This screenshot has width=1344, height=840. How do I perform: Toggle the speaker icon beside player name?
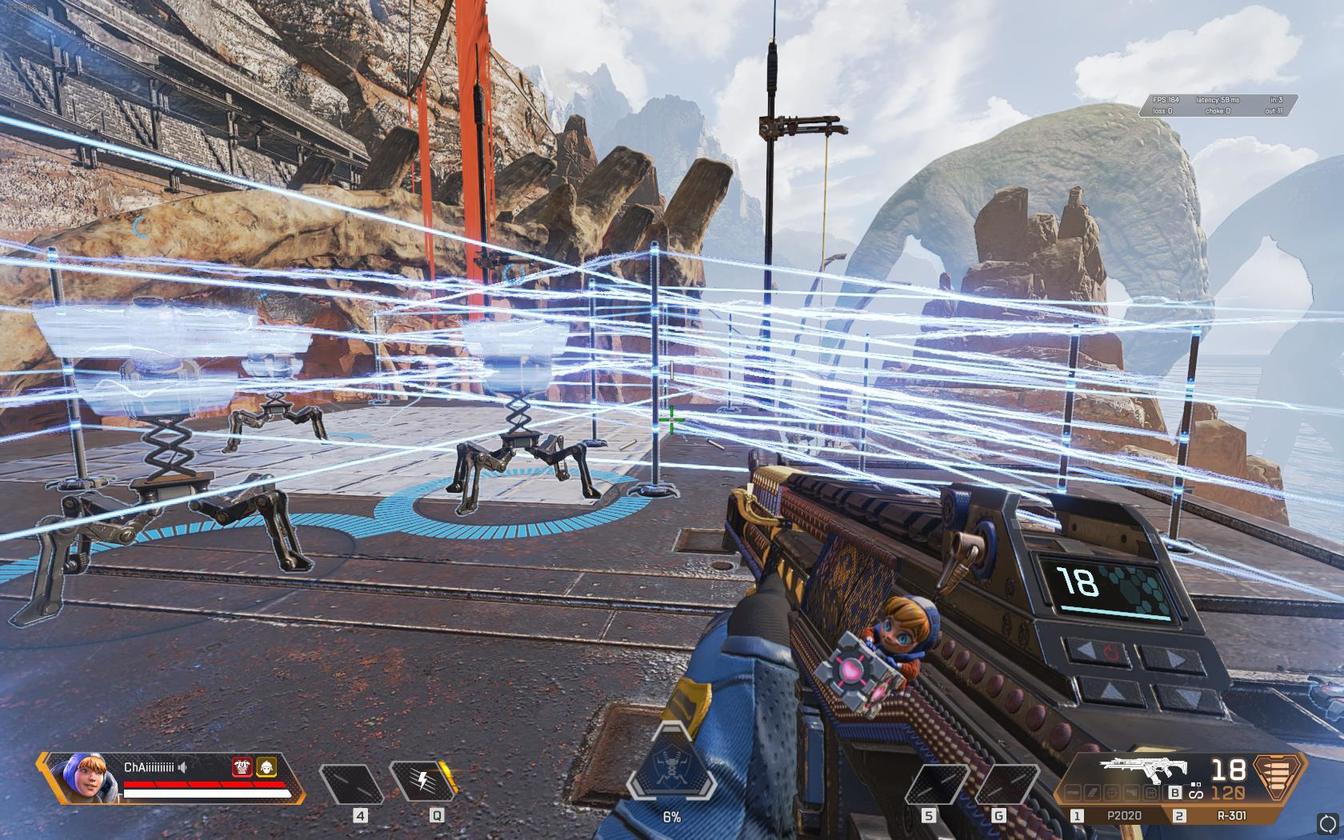coord(183,767)
